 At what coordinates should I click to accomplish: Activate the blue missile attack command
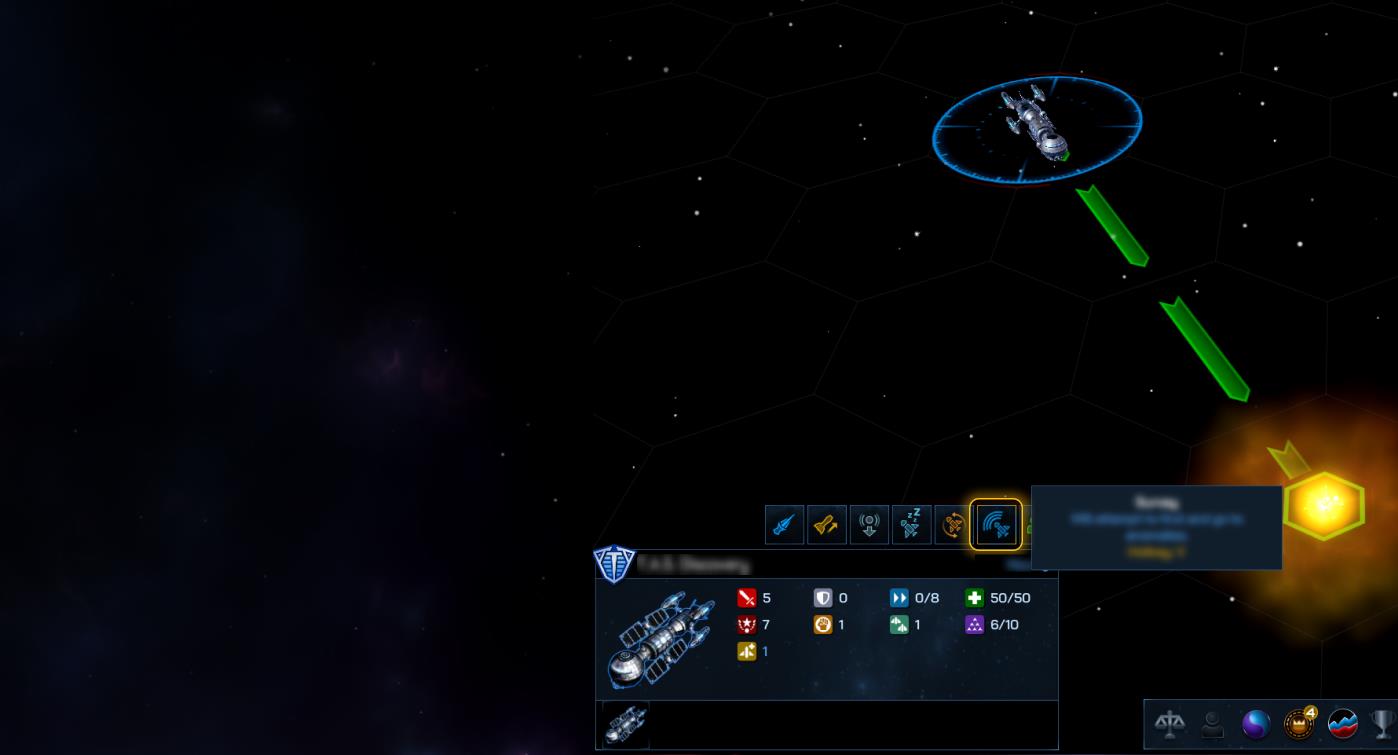[x=784, y=525]
